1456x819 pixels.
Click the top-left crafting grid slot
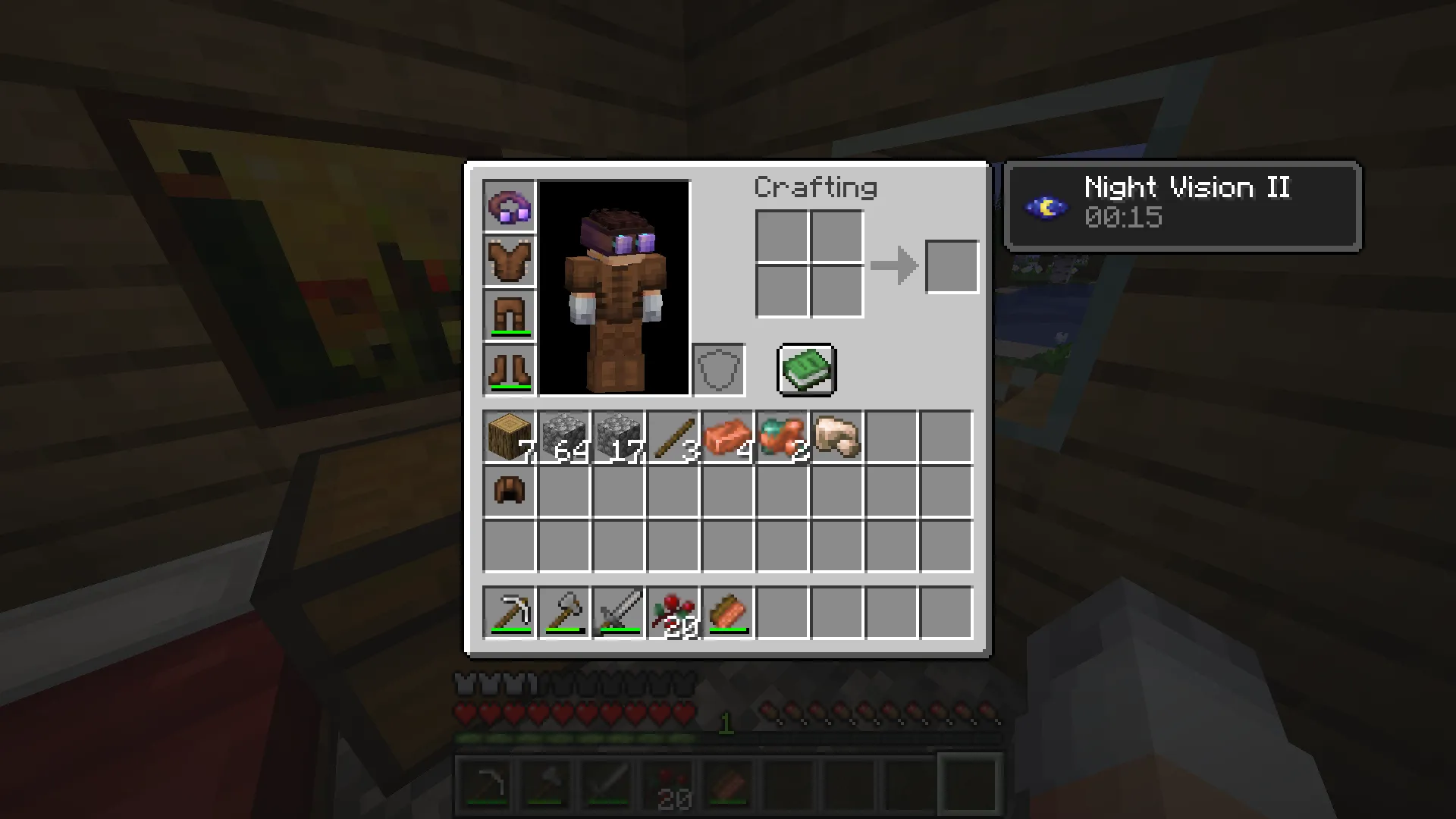(x=782, y=237)
